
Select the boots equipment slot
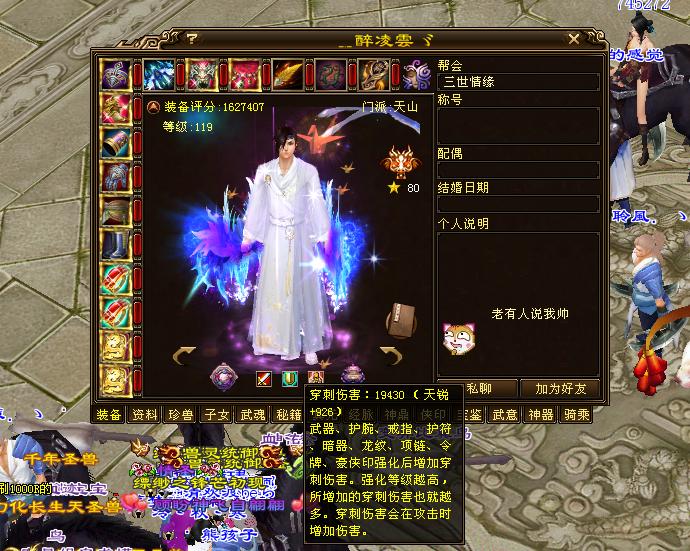pyautogui.click(x=116, y=245)
